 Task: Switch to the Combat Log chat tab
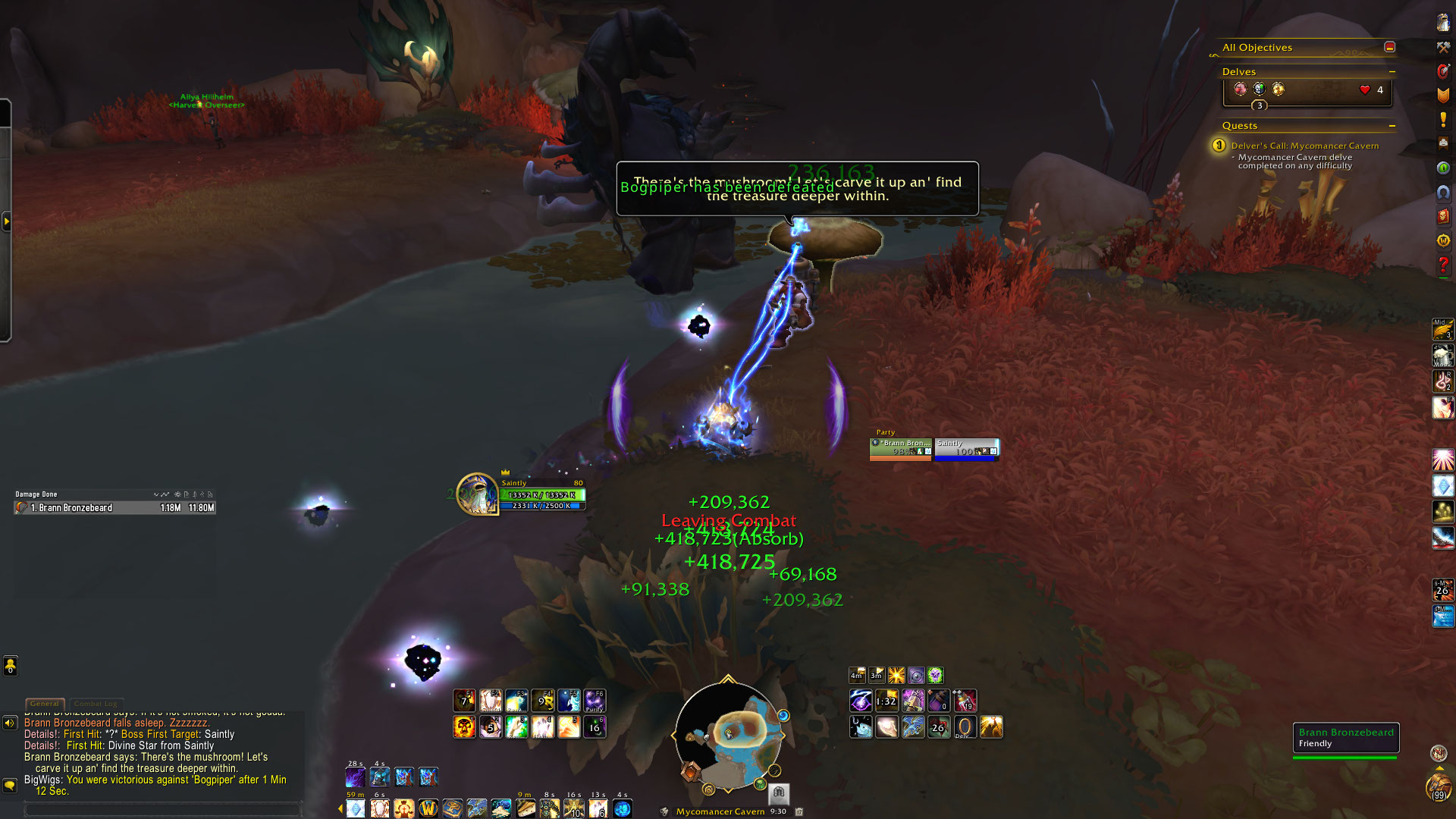pyautogui.click(x=96, y=704)
